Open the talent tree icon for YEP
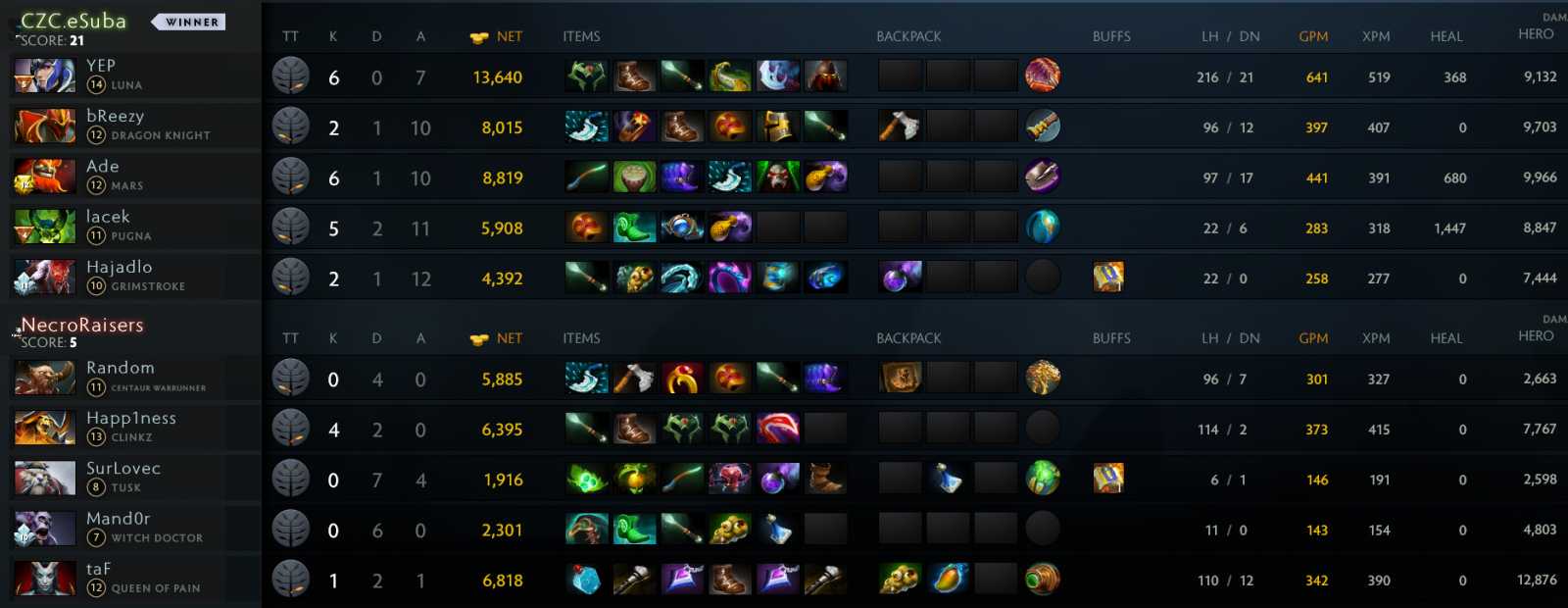 pos(291,76)
